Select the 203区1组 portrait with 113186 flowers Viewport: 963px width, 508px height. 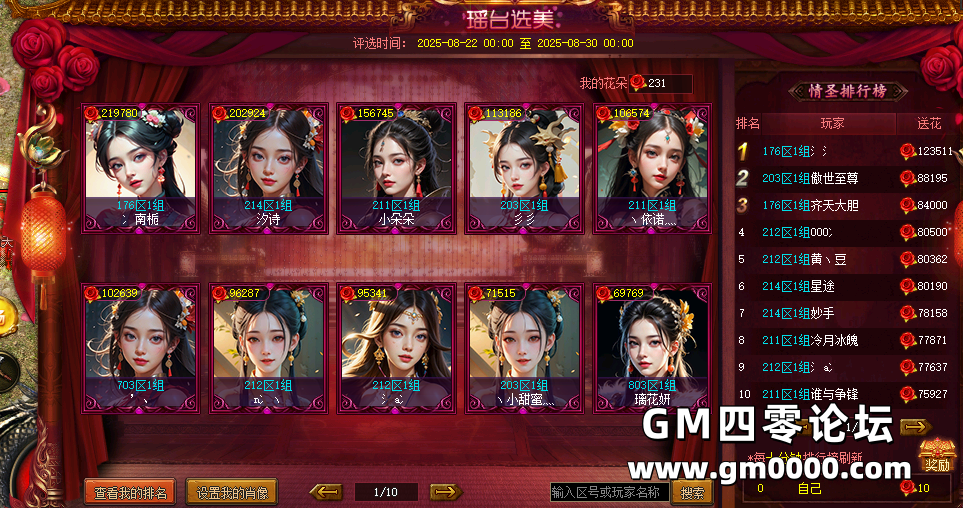524,168
